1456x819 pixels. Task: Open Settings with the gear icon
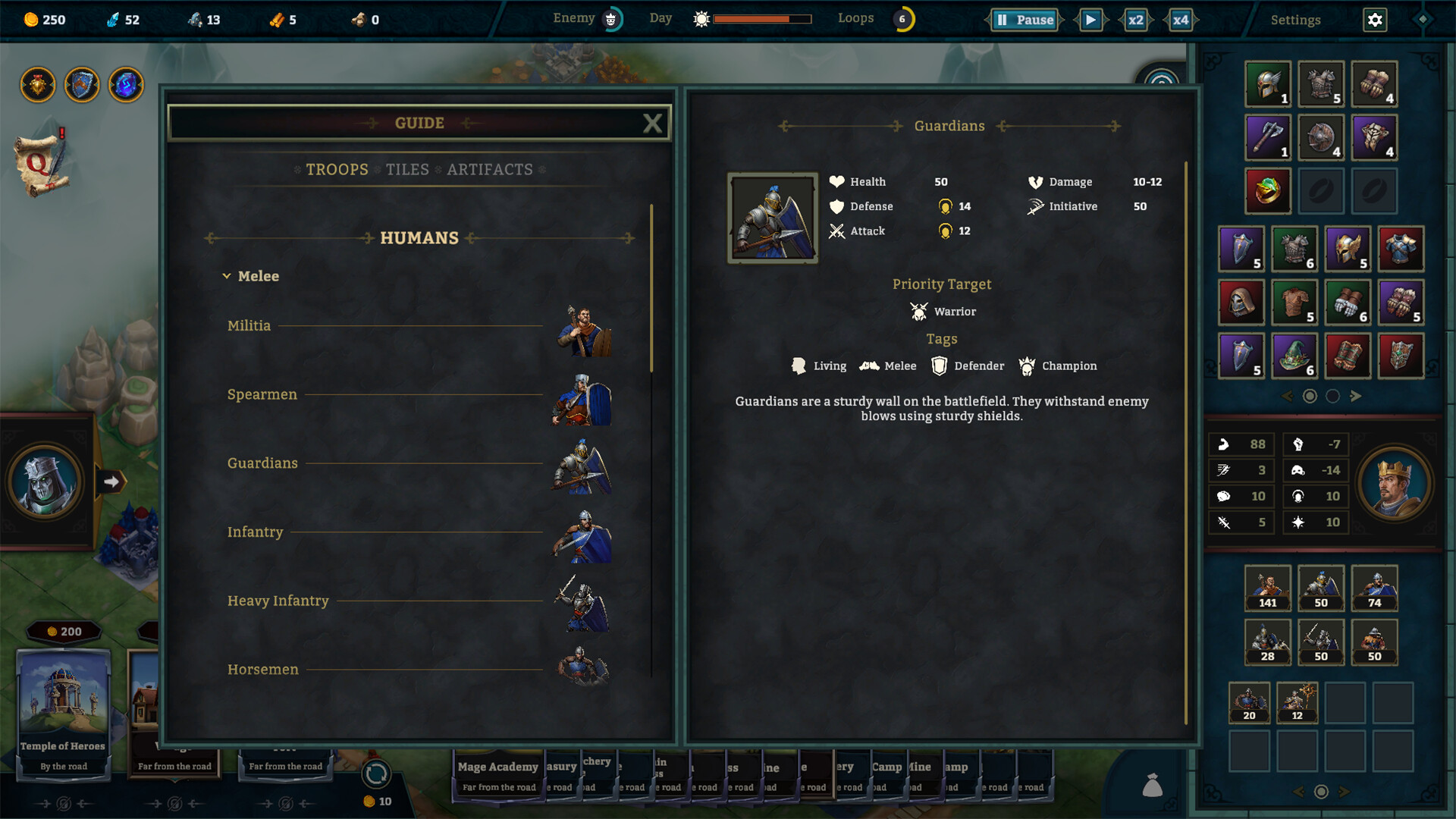(1375, 20)
